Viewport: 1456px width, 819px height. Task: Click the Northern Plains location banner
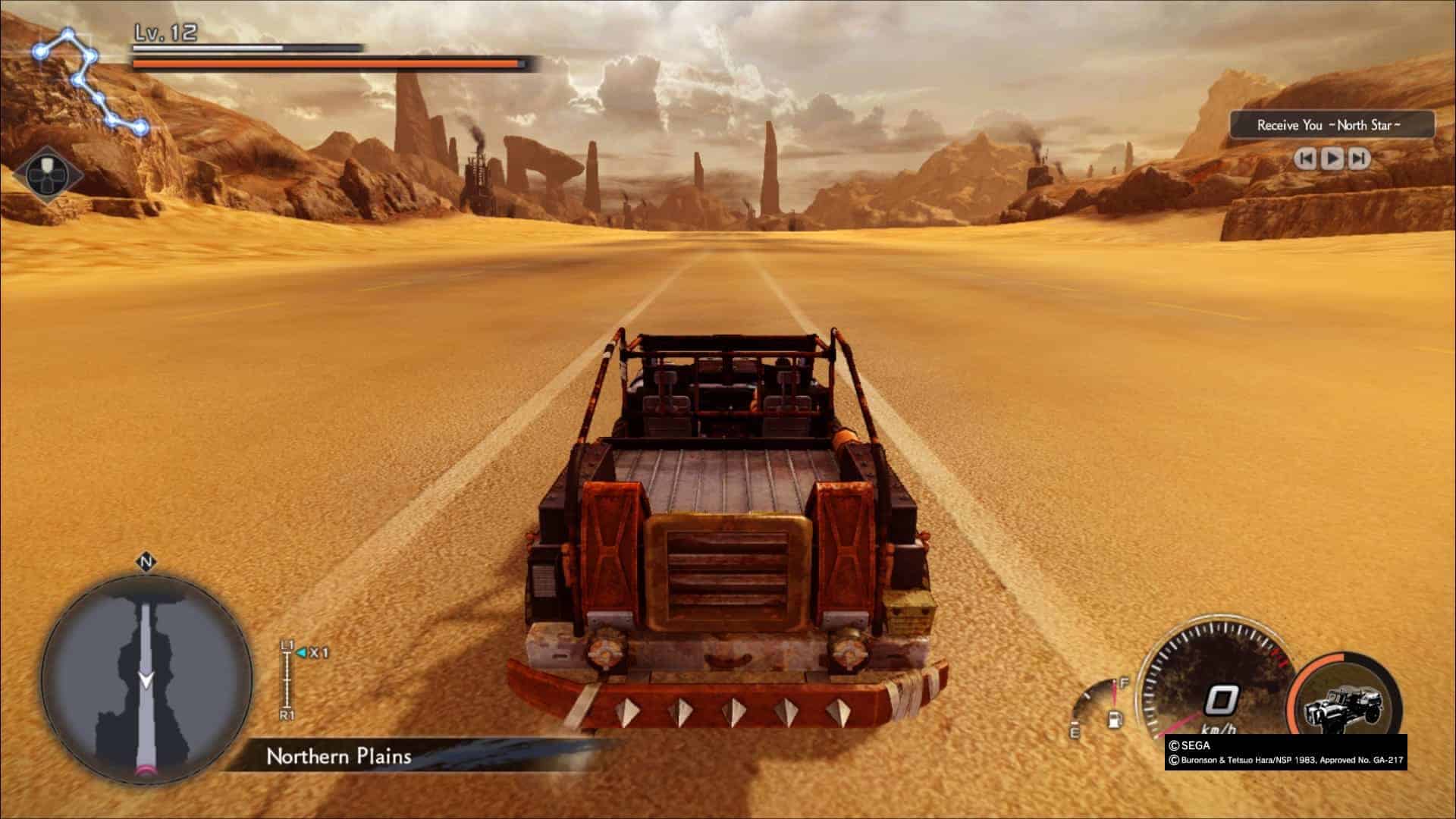[x=339, y=756]
